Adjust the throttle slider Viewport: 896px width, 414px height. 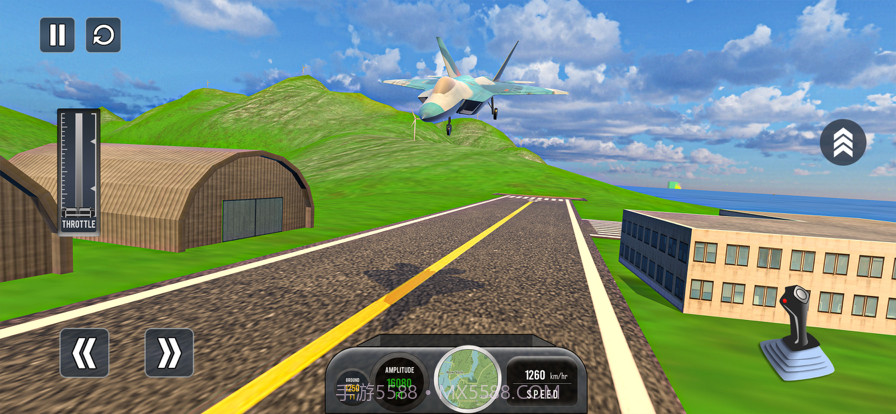tap(78, 166)
